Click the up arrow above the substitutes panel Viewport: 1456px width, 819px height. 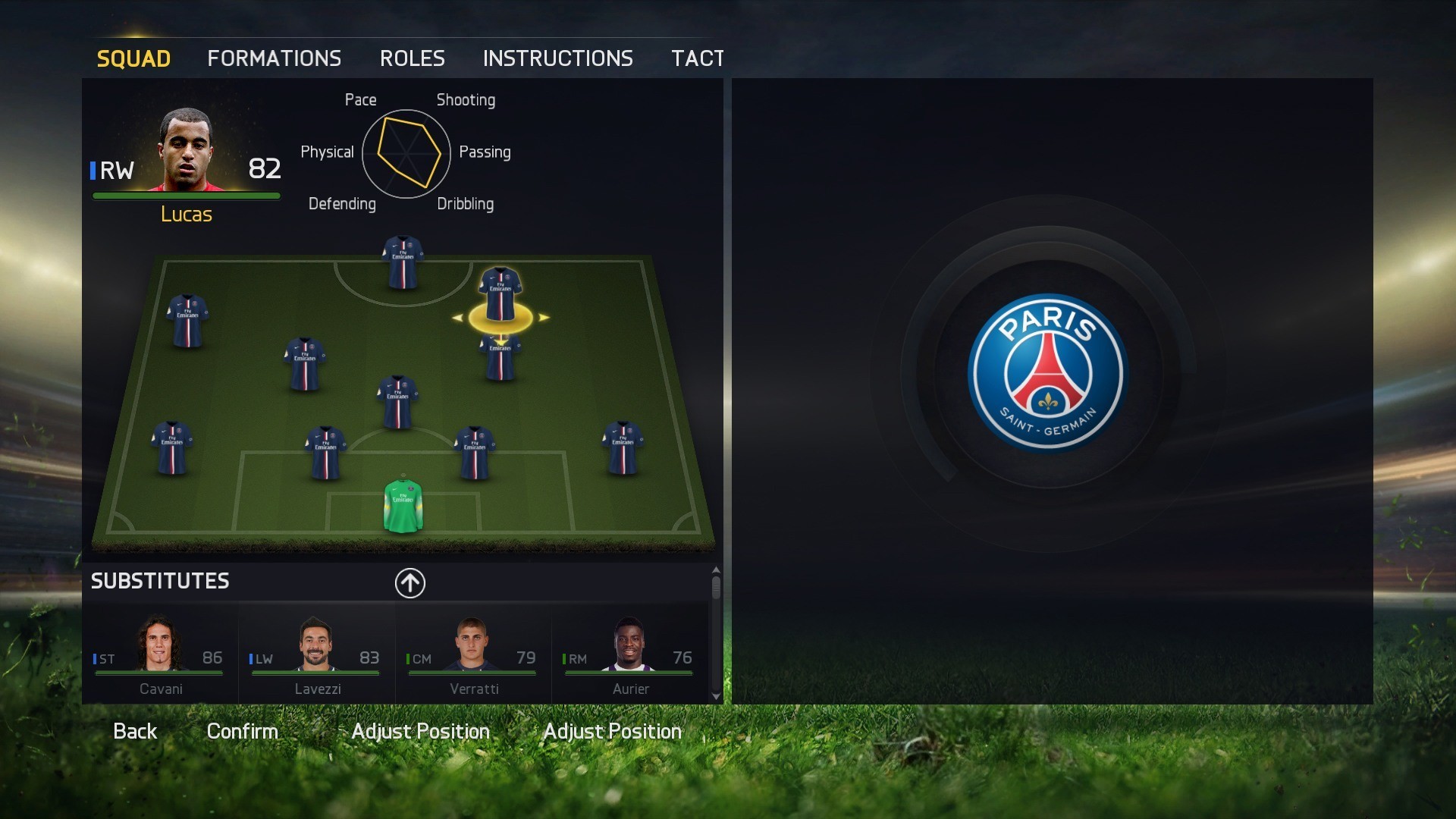click(x=409, y=583)
